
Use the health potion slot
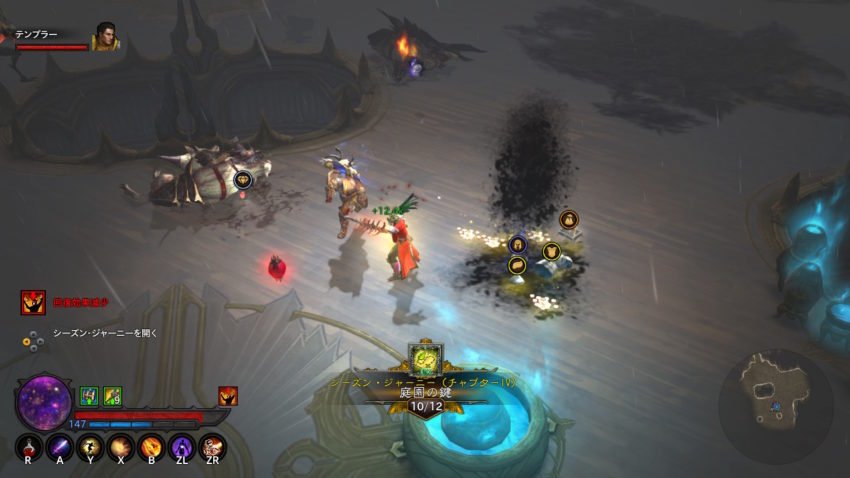point(29,447)
